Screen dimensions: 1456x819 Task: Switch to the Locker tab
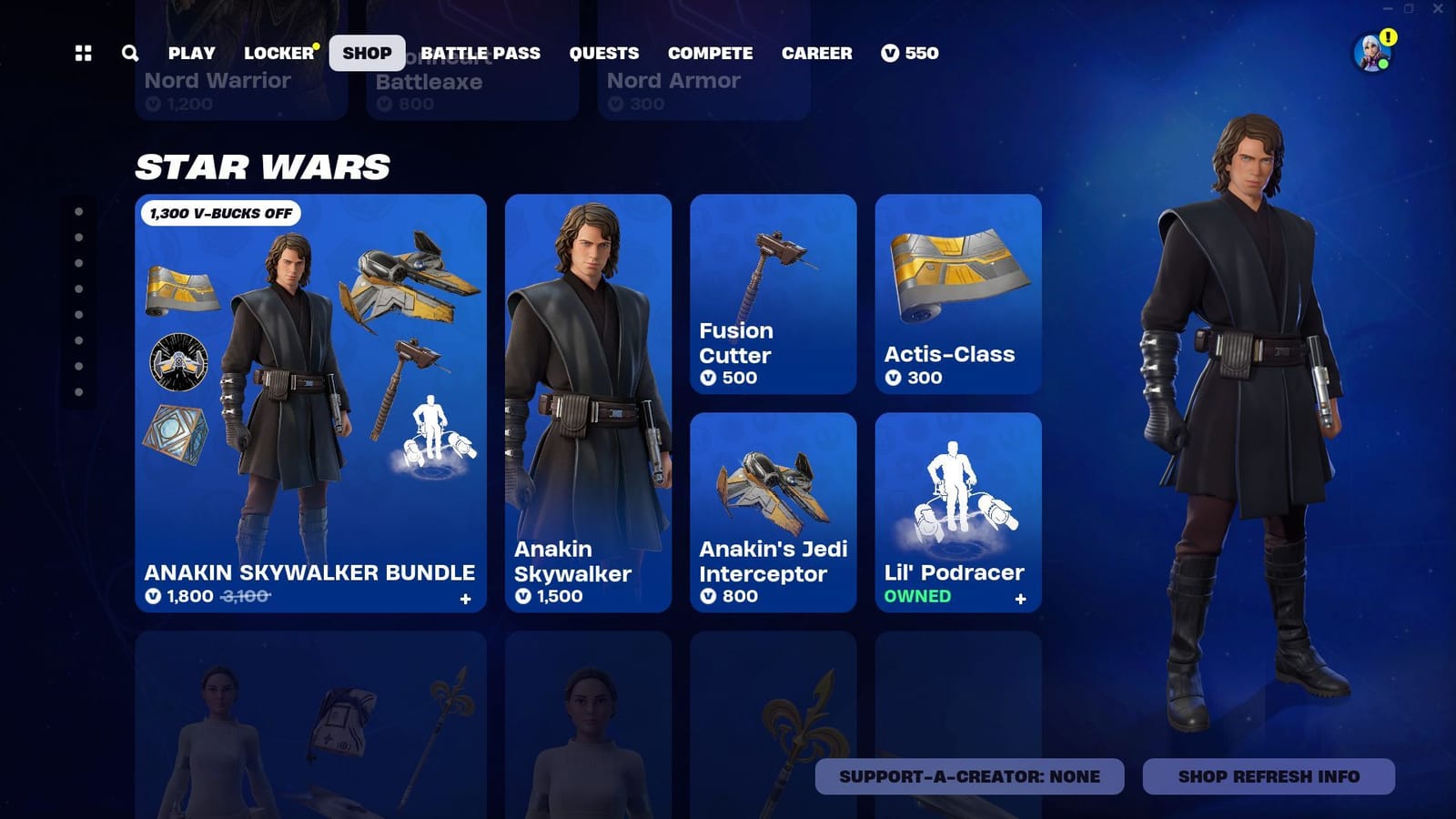[x=277, y=53]
